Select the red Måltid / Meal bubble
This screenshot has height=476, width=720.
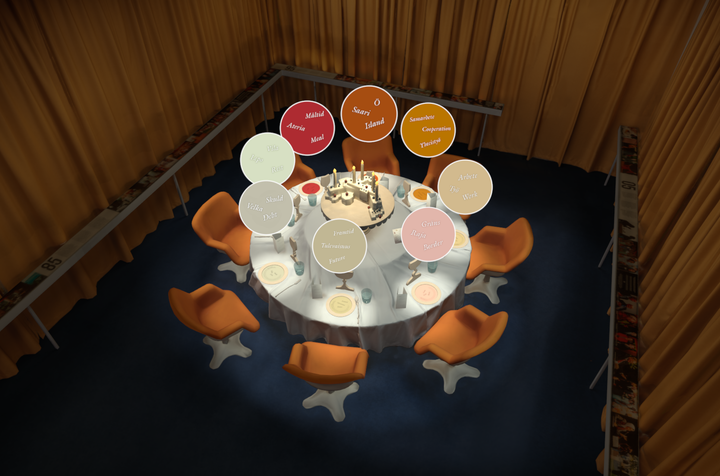pos(304,128)
